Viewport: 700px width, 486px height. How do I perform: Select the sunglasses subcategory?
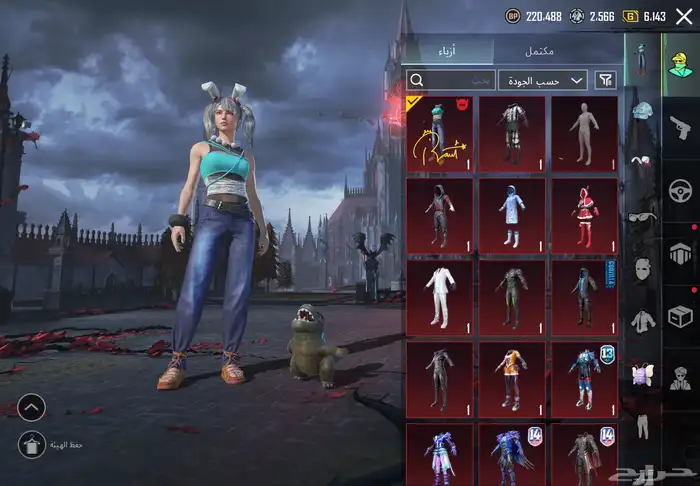(x=641, y=217)
